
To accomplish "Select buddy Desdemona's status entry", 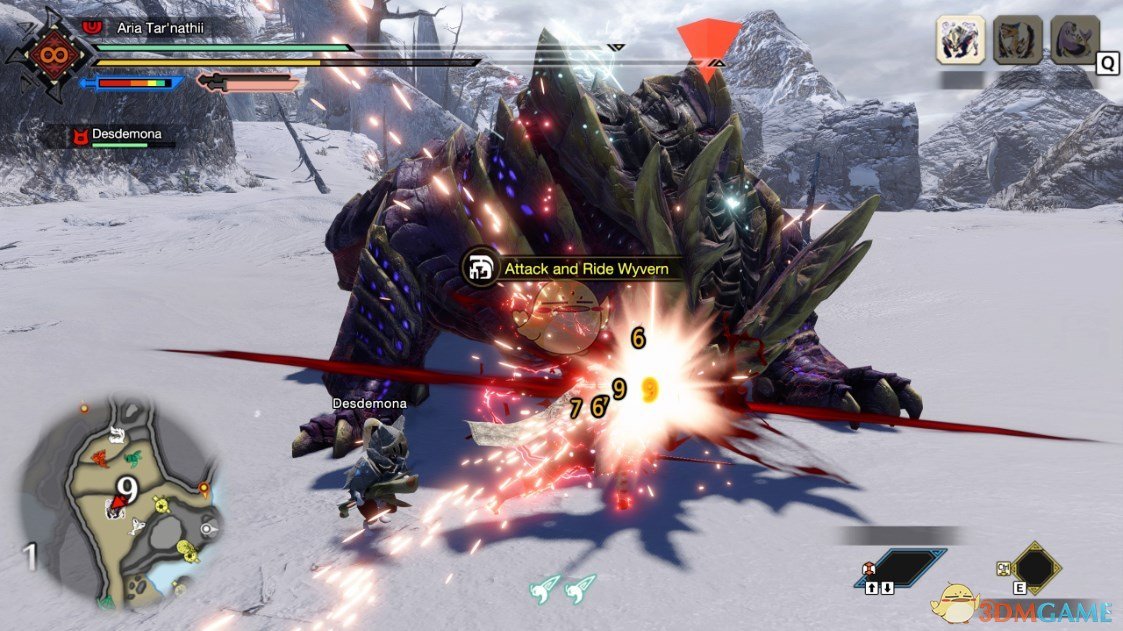I will click(x=123, y=136).
